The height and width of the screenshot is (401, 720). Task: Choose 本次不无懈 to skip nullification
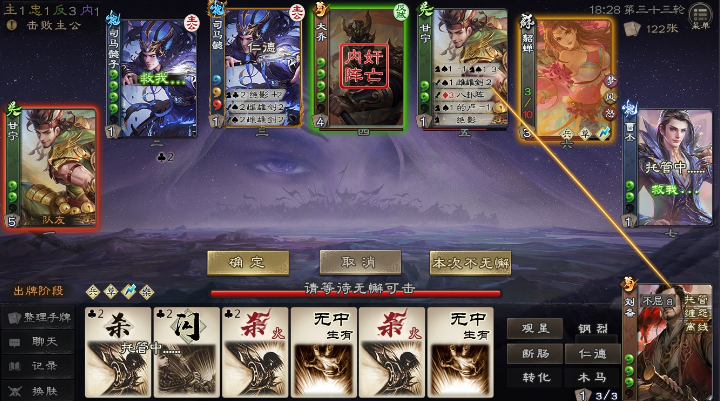(x=470, y=263)
